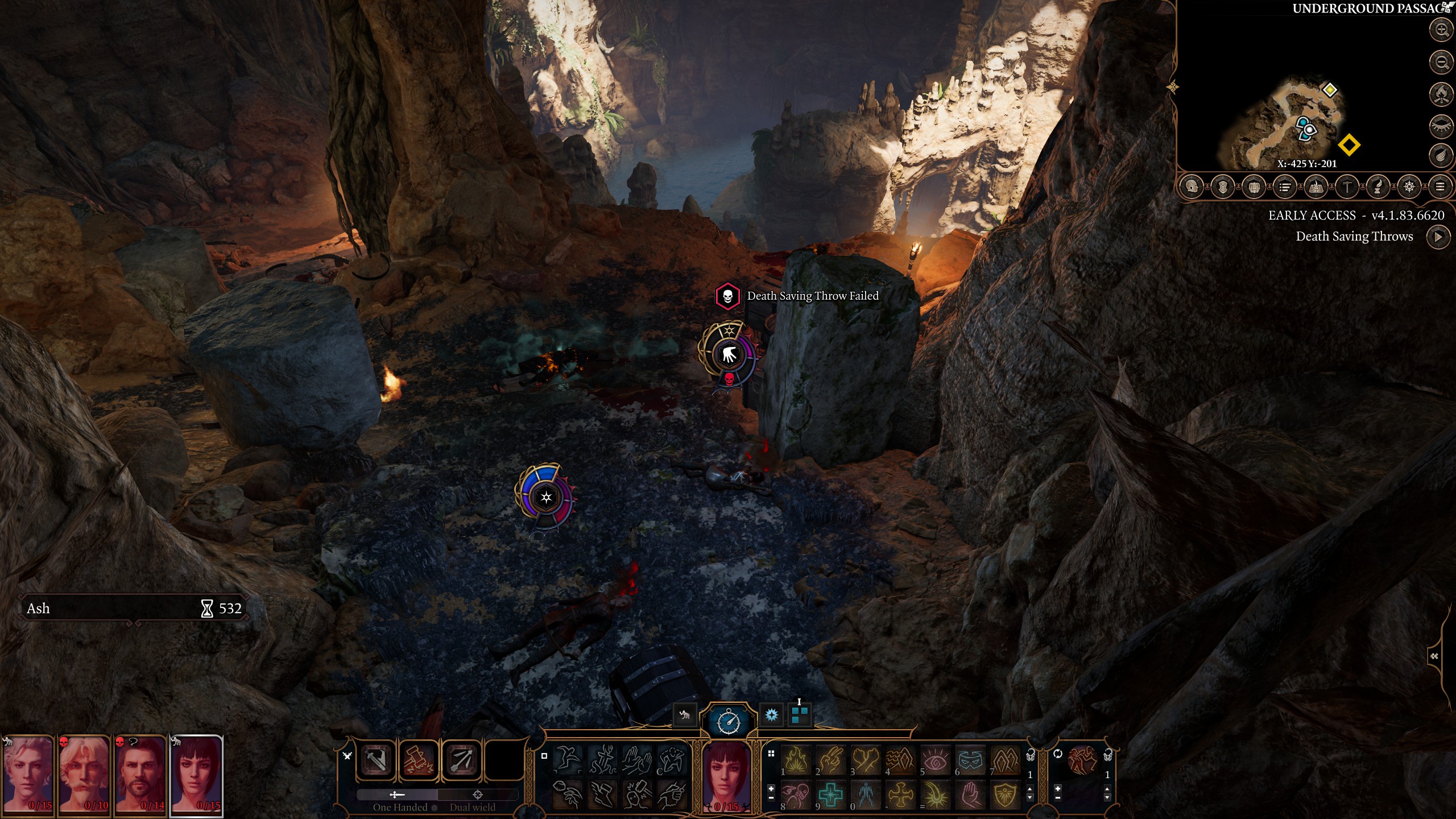This screenshot has width=1456, height=819.
Task: Open the main menu hamburger button
Action: pos(1440,187)
